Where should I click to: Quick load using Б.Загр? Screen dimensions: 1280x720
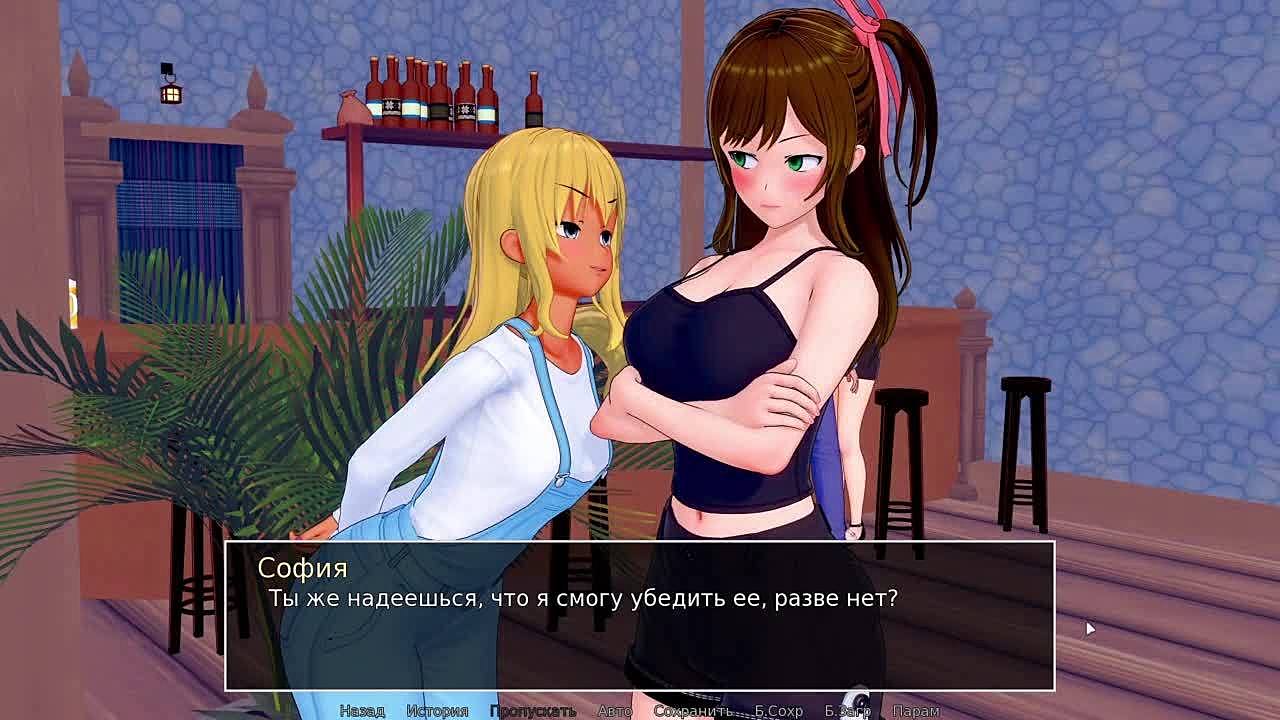tap(847, 711)
